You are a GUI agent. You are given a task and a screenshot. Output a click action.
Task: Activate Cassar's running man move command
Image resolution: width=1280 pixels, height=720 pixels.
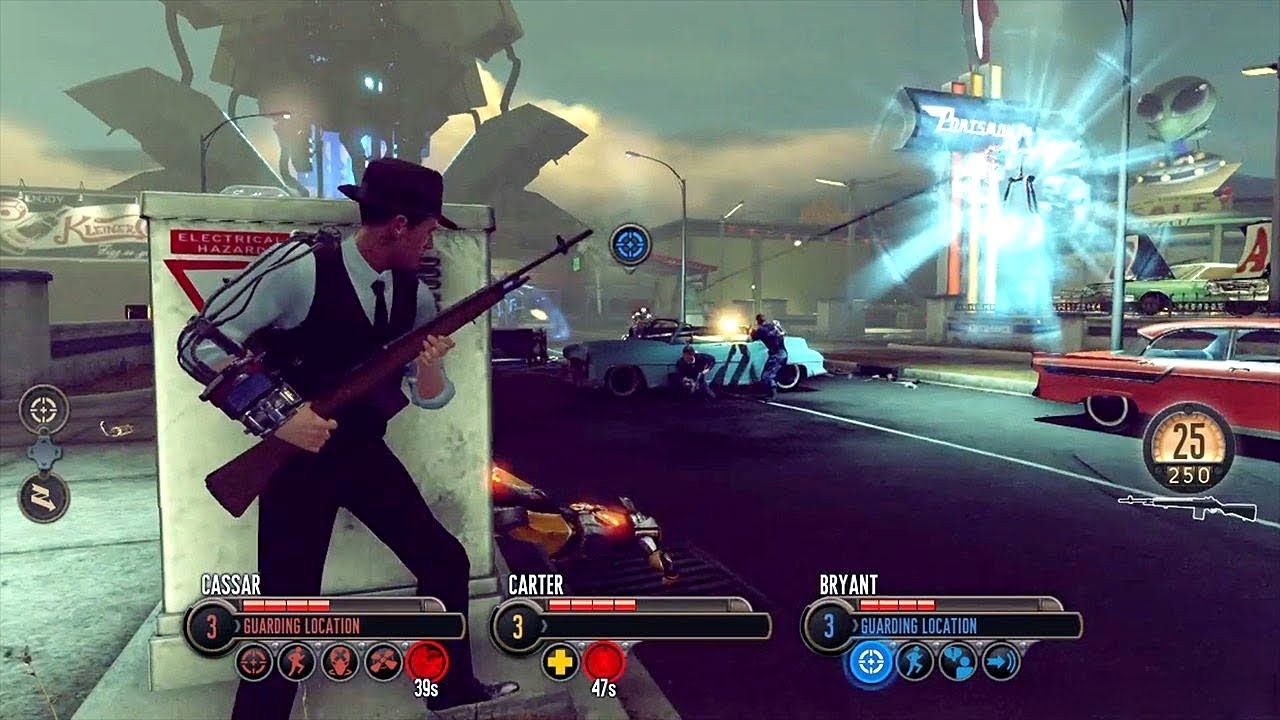pyautogui.click(x=297, y=662)
